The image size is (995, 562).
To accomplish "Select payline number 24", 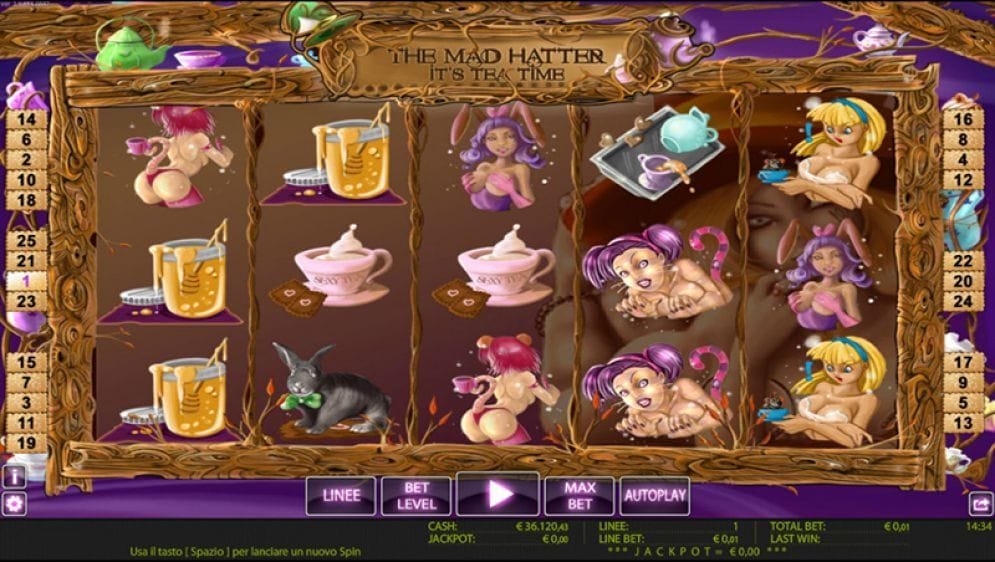I will coord(963,300).
